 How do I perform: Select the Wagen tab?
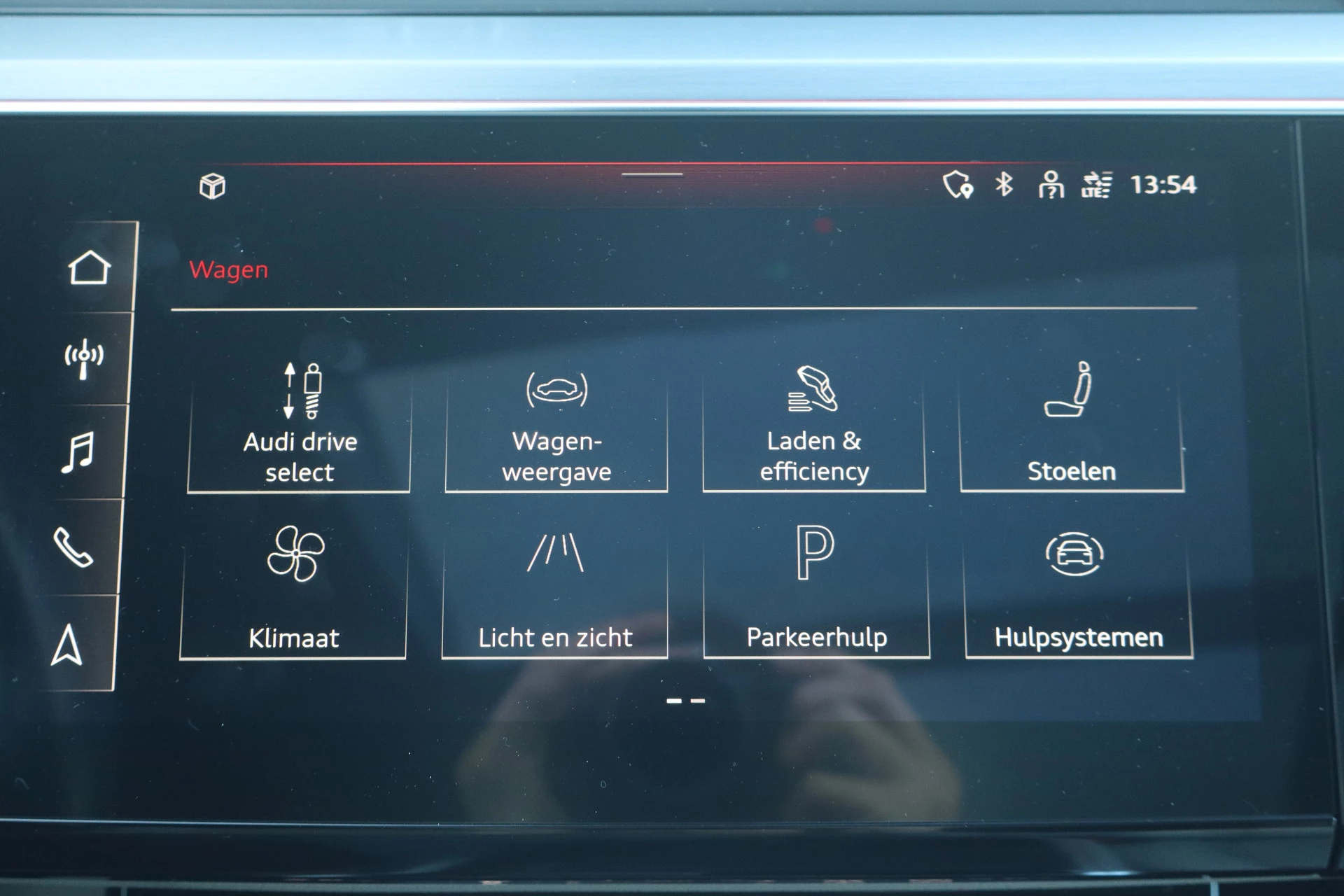coord(229,270)
